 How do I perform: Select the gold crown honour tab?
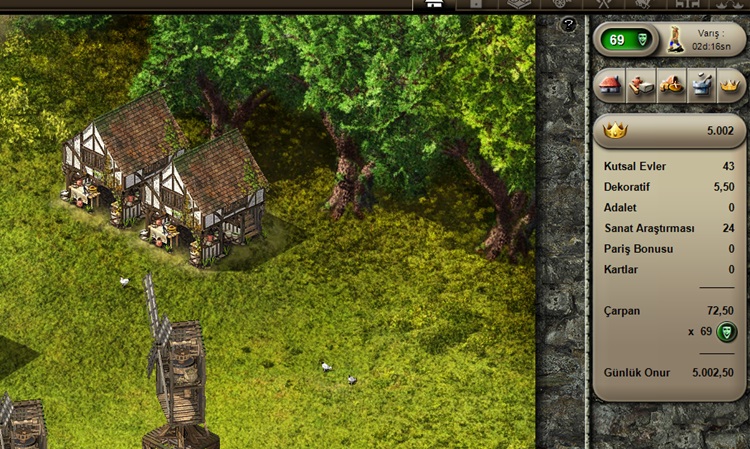[732, 86]
